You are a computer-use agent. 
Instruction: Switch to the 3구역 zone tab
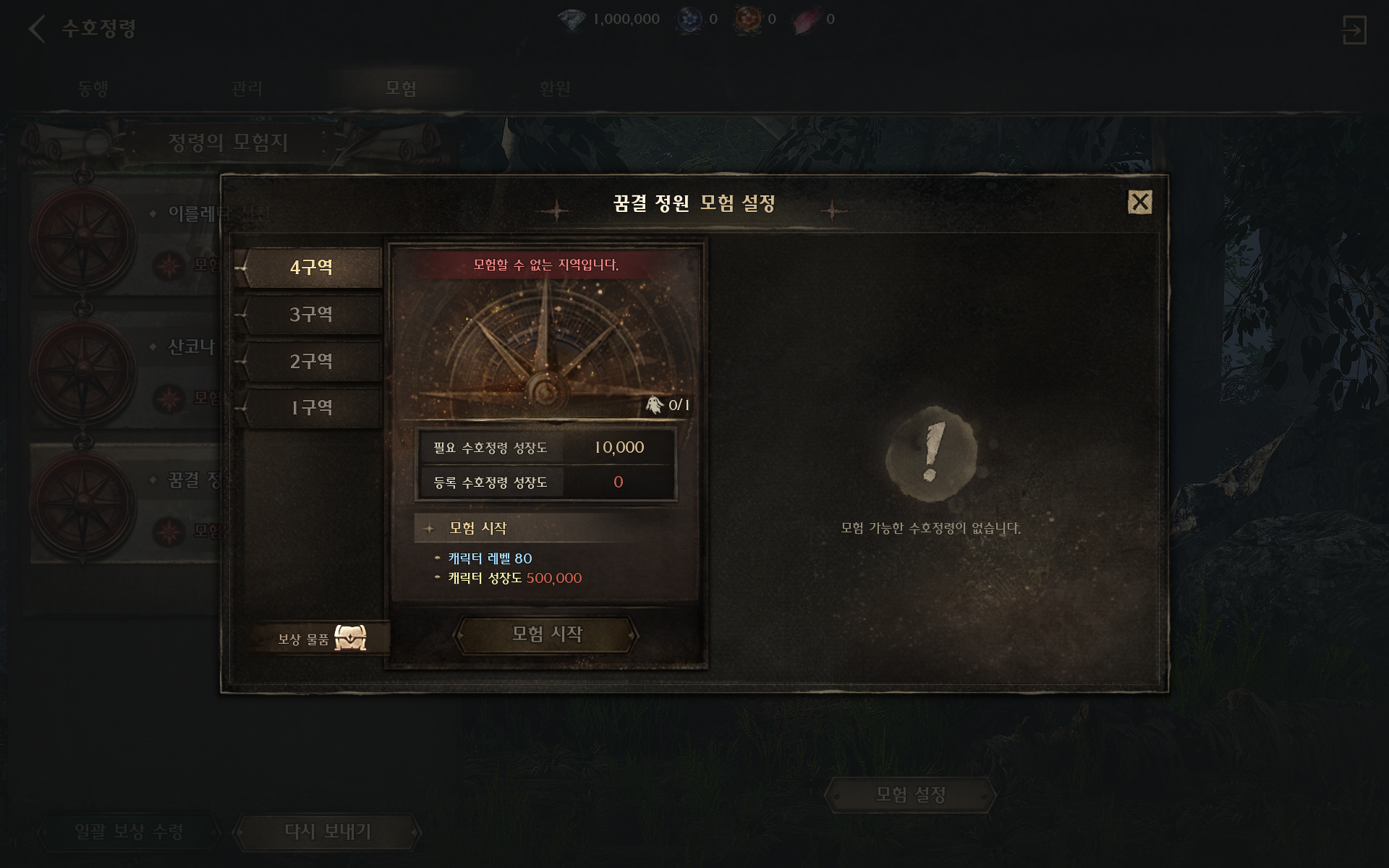click(x=311, y=315)
